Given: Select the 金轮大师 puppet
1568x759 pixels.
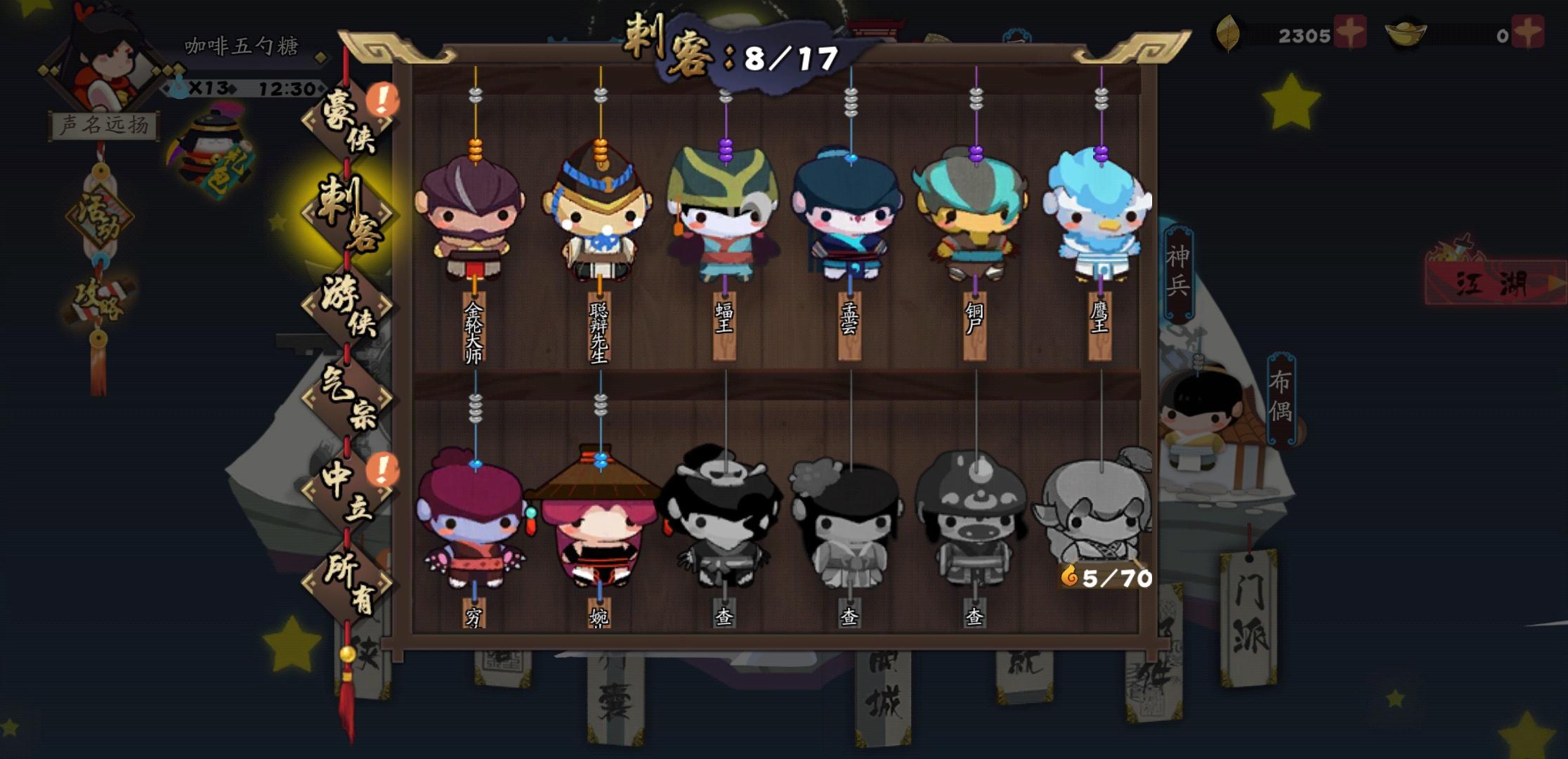Looking at the screenshot, I should click(476, 218).
